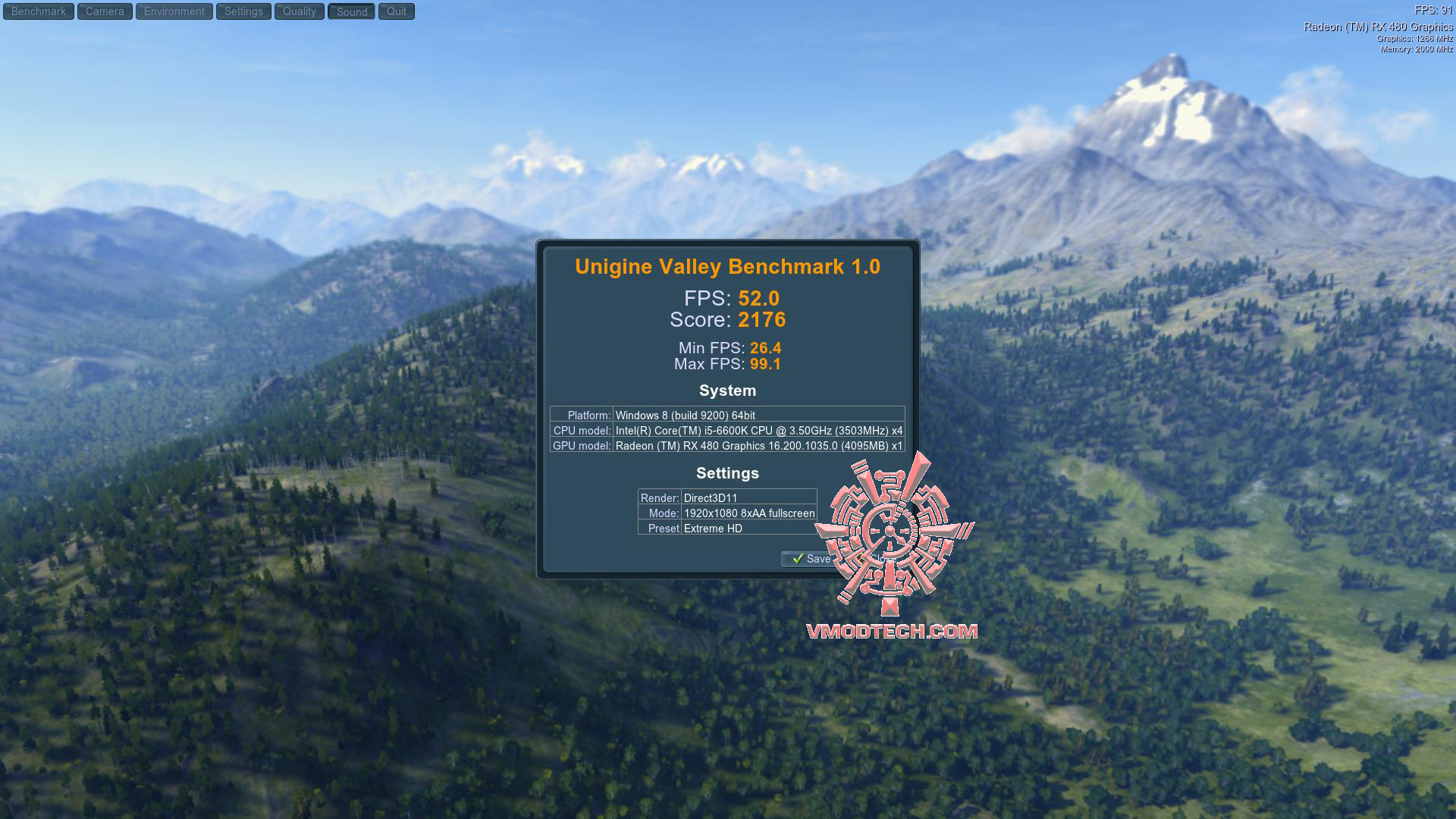
Task: Open the Quality options
Action: tap(299, 11)
